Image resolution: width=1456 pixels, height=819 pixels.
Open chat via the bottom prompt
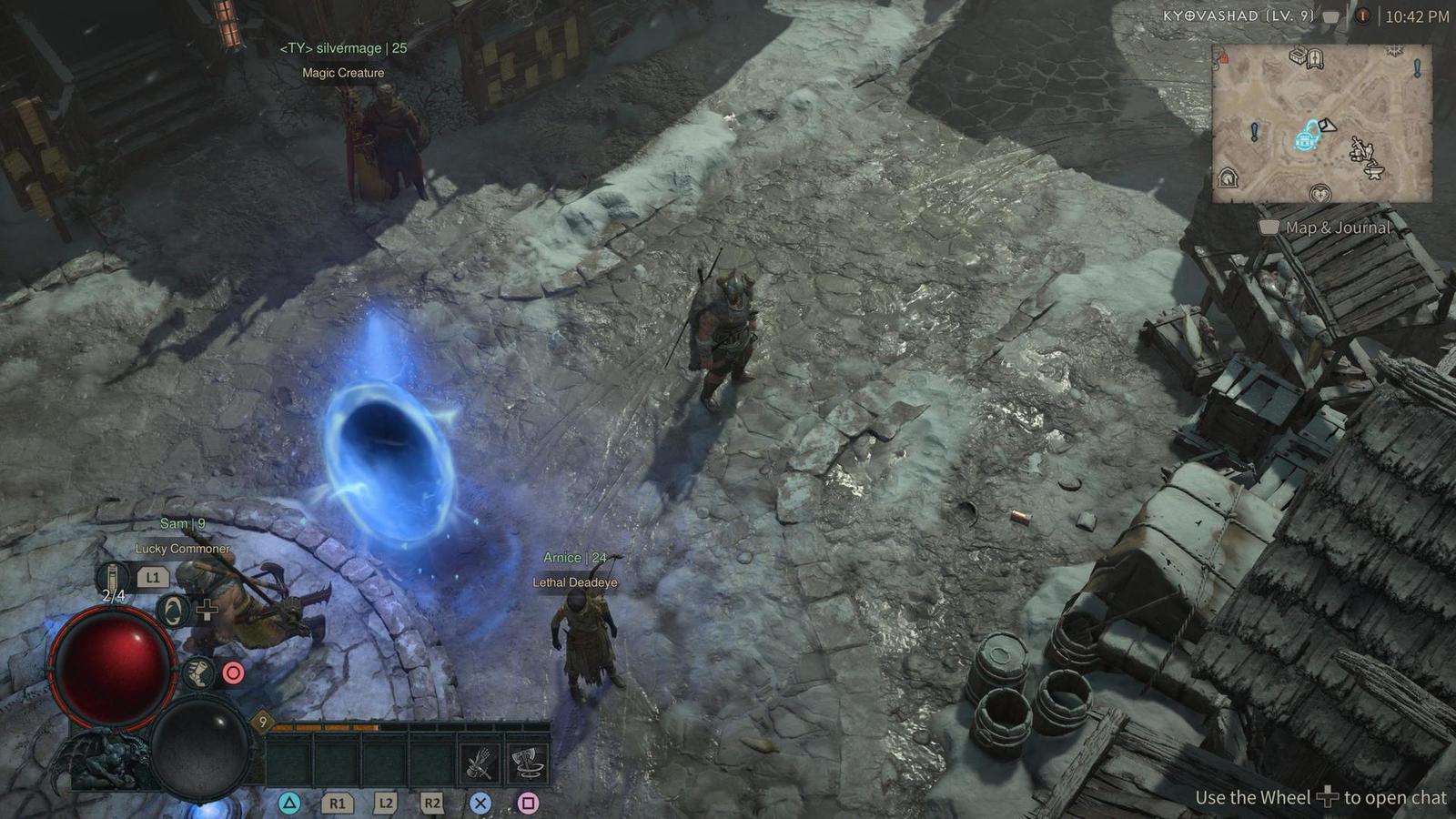coord(1328,797)
